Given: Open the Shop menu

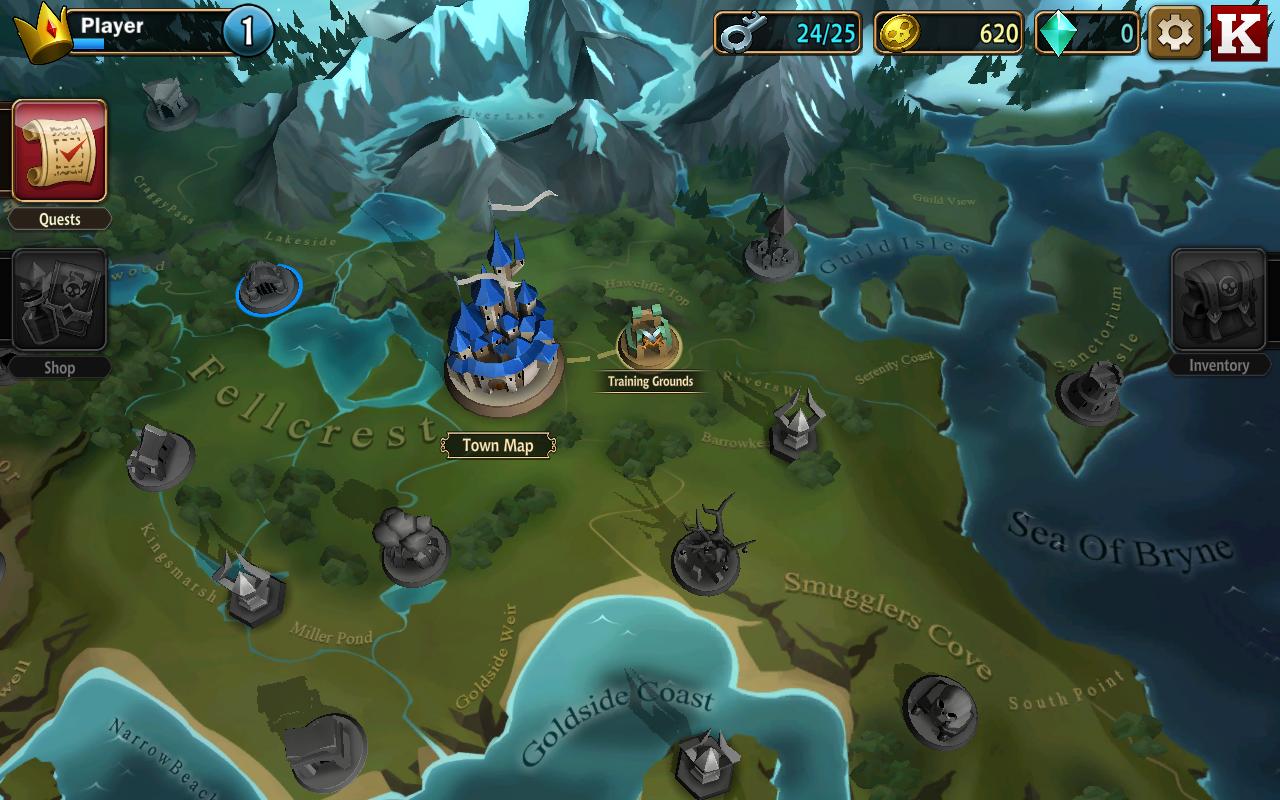Looking at the screenshot, I should (x=59, y=300).
